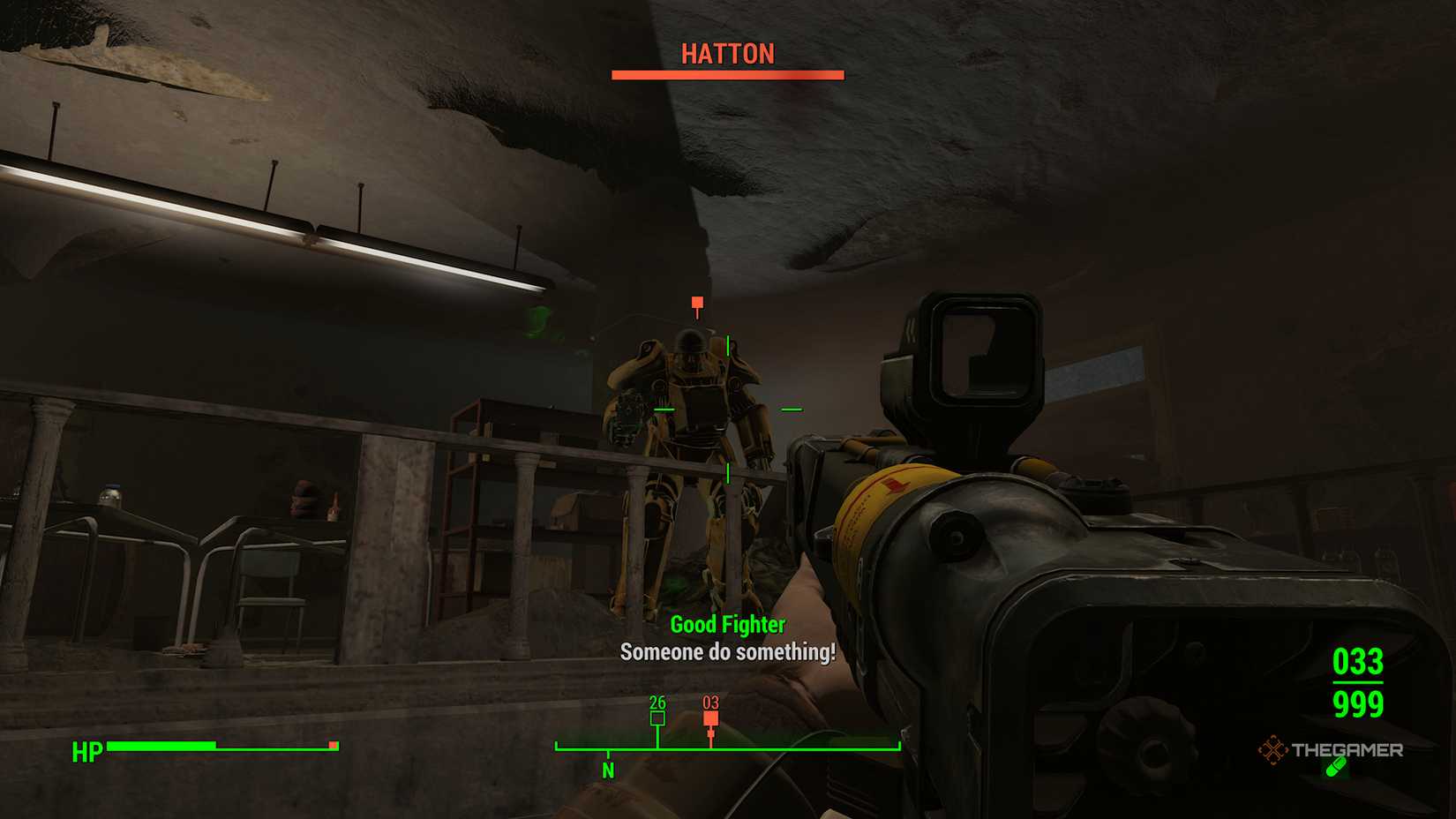The height and width of the screenshot is (819, 1456).
Task: Click the red enemy marker labeled 03
Action: pyautogui.click(x=710, y=719)
